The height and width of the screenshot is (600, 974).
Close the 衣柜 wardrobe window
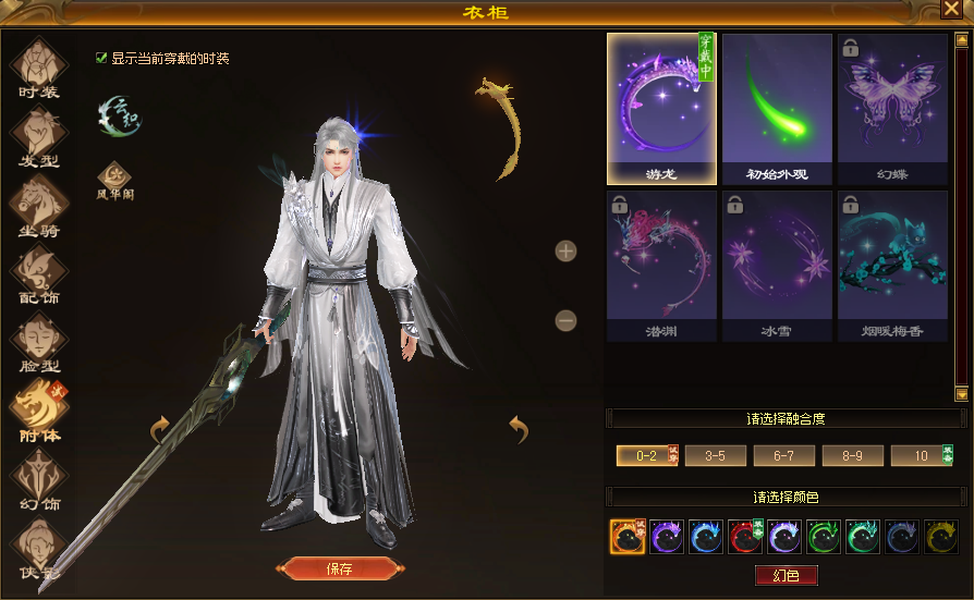click(x=950, y=10)
